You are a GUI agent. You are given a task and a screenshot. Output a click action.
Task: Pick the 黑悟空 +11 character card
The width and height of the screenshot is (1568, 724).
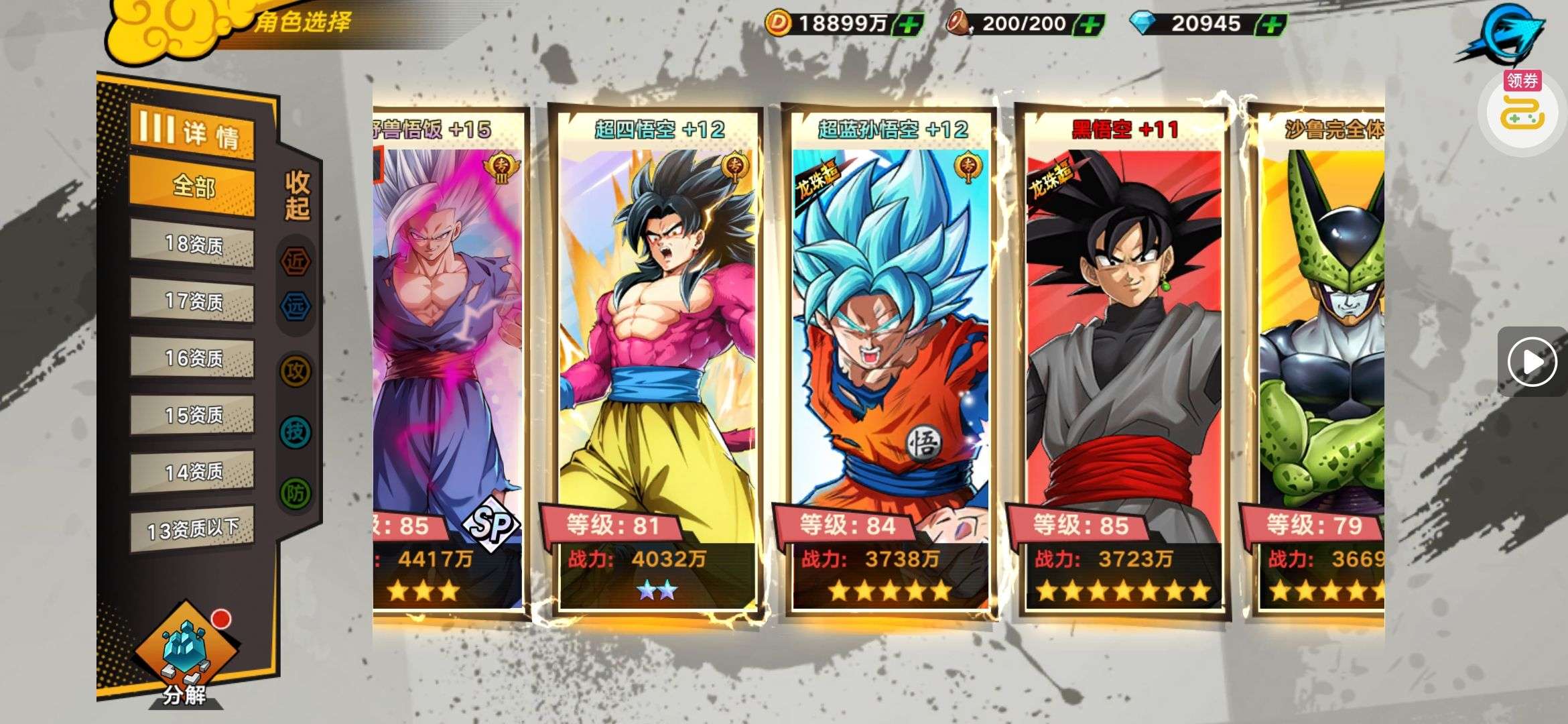pos(1123,362)
